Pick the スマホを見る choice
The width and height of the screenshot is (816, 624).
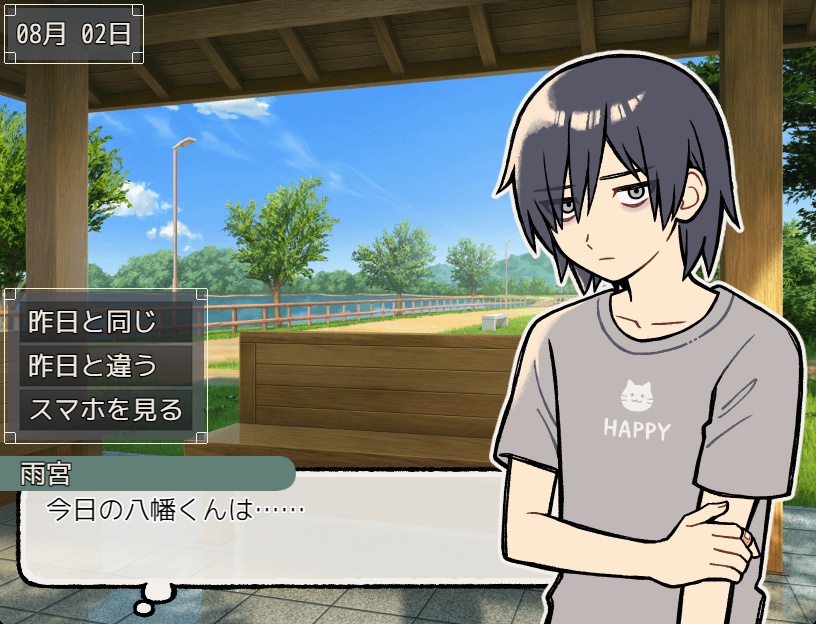(x=105, y=409)
